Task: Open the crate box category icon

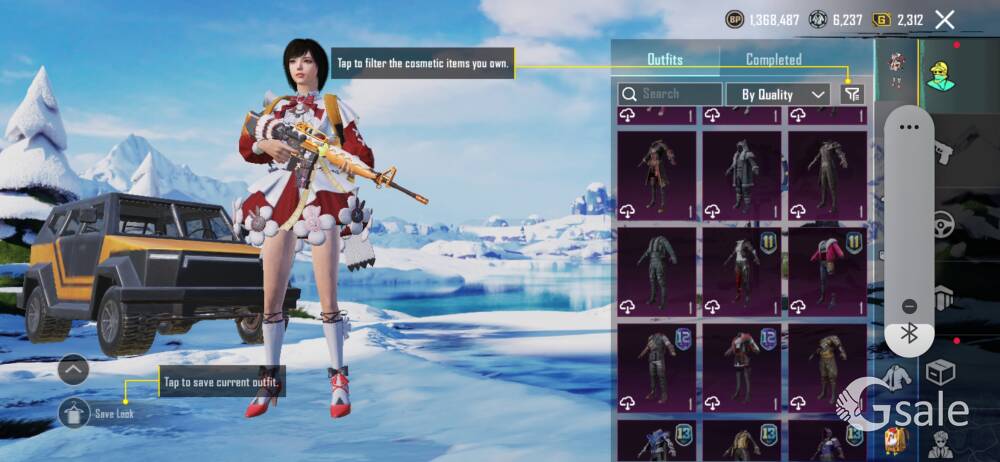Action: 941,373
